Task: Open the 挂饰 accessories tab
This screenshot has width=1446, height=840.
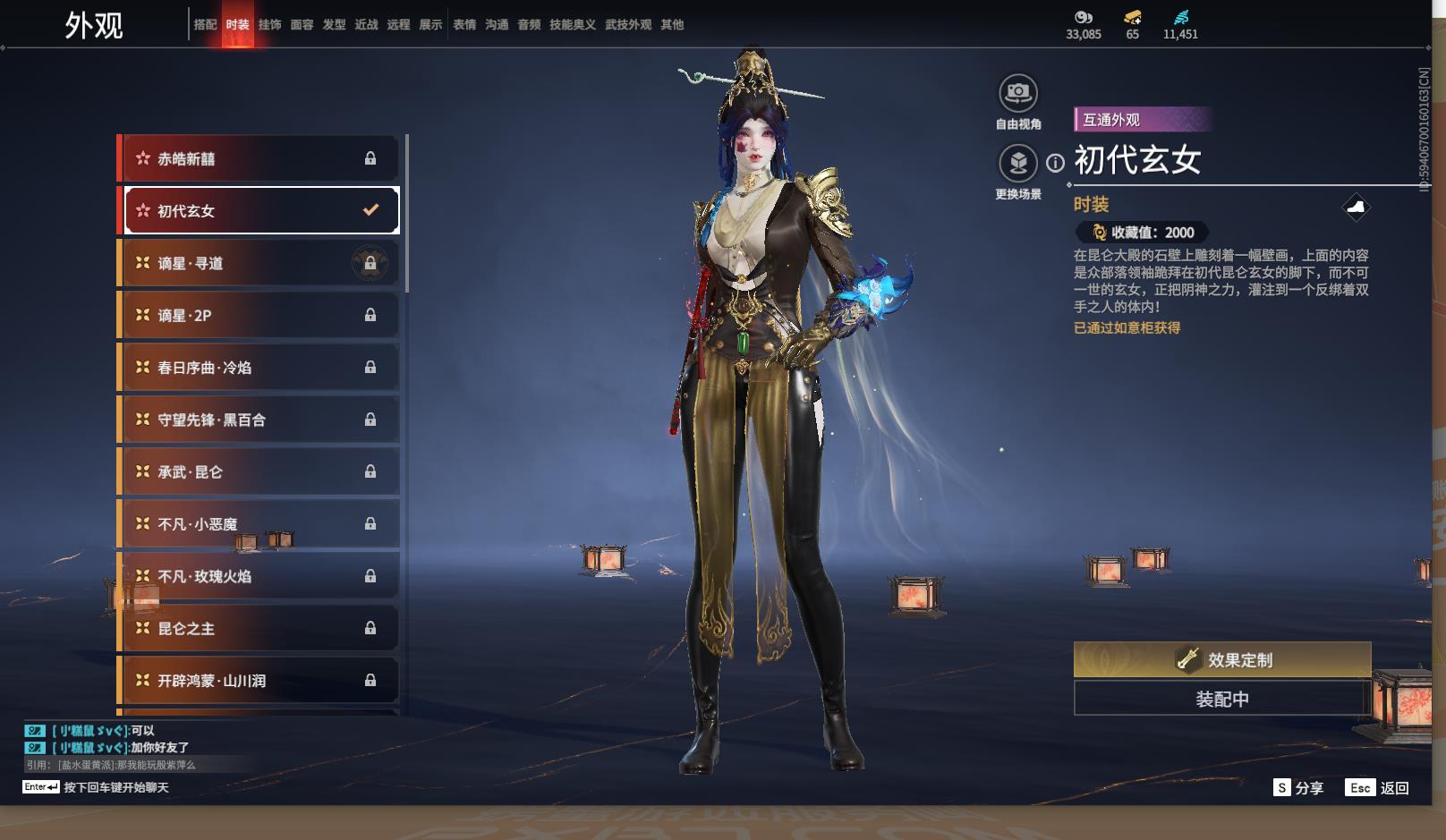Action: tap(269, 25)
